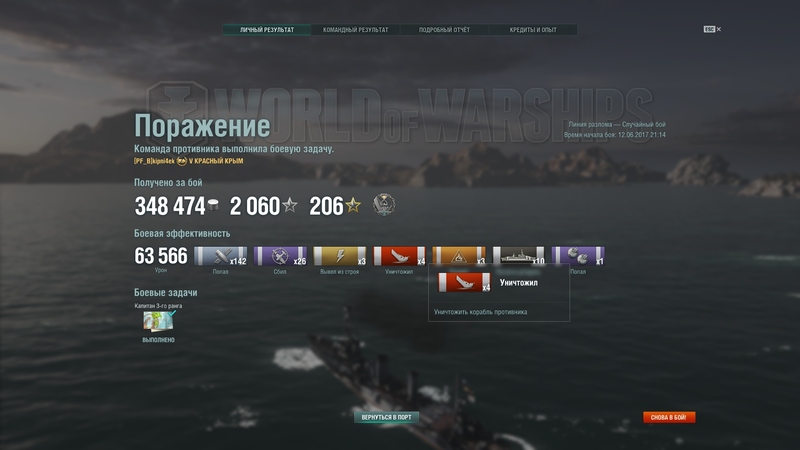Viewport: 800px width, 450px height.
Task: Choose the Вывел из строя lightning ribbon
Action: pos(340,256)
